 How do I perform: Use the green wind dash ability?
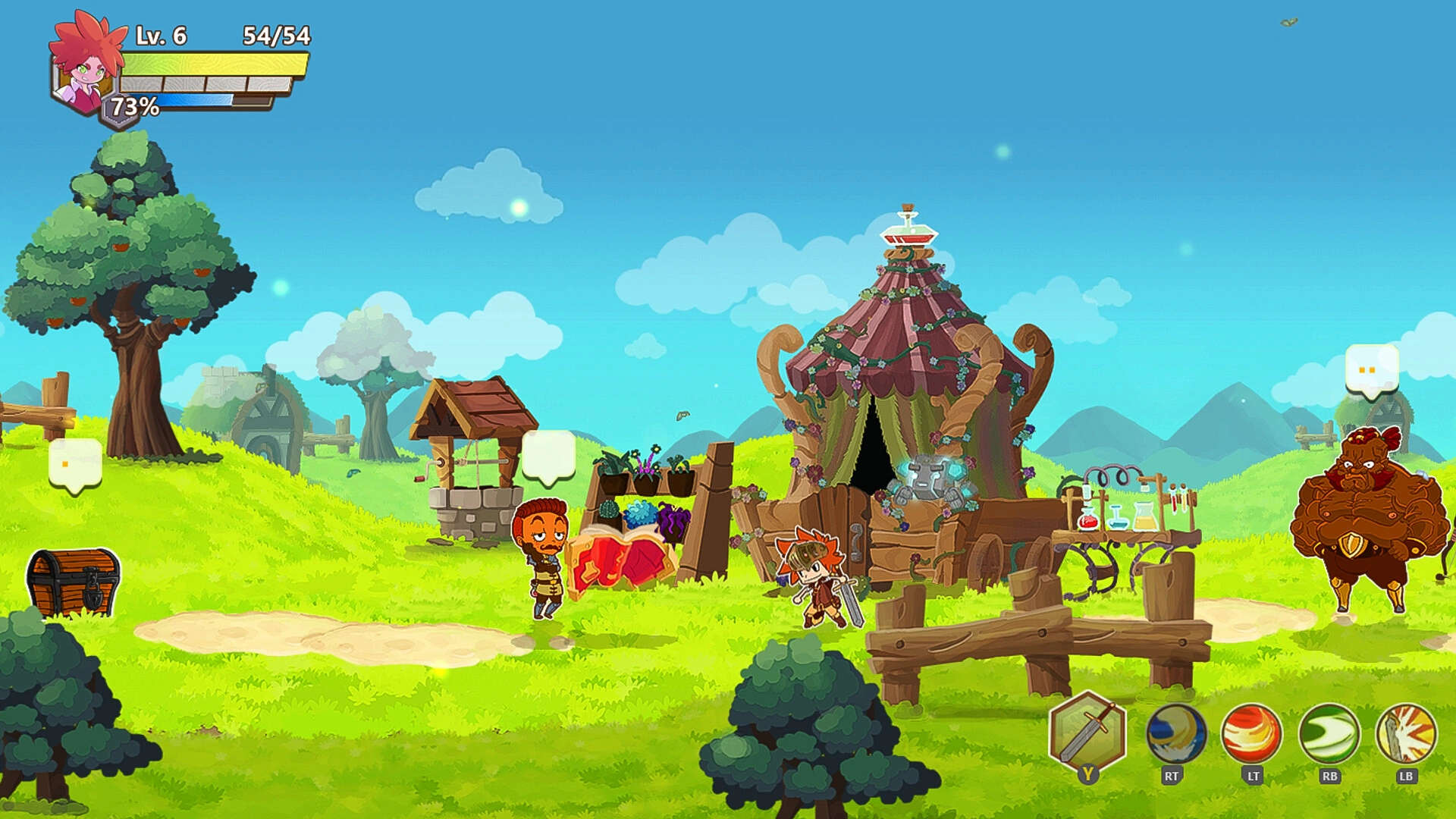click(x=1329, y=733)
